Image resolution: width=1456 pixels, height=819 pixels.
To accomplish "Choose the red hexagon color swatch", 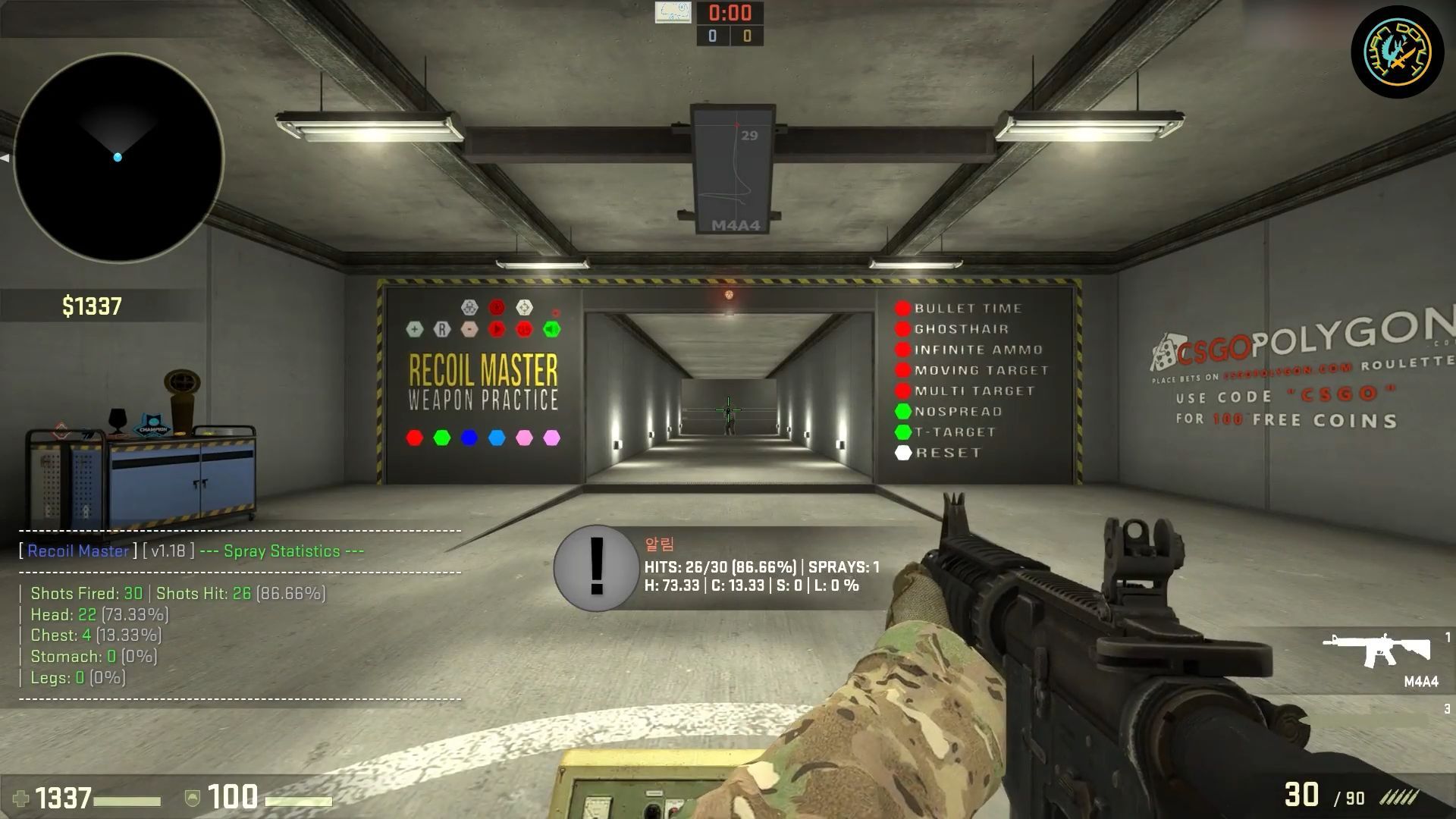I will click(x=415, y=438).
